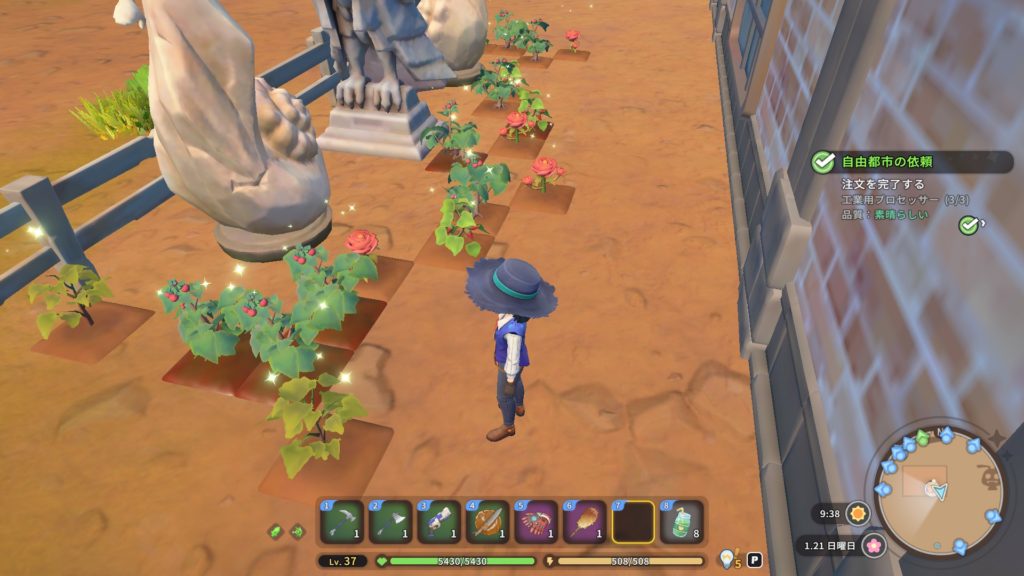Open the calendar via the pink flower icon

(874, 546)
